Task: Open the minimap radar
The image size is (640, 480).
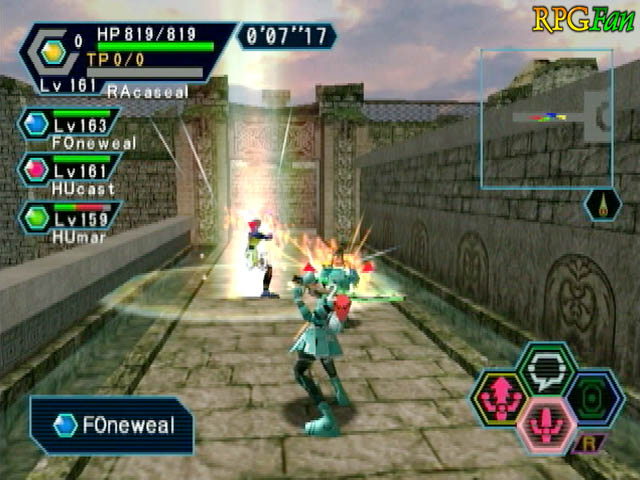Action: 546,120
